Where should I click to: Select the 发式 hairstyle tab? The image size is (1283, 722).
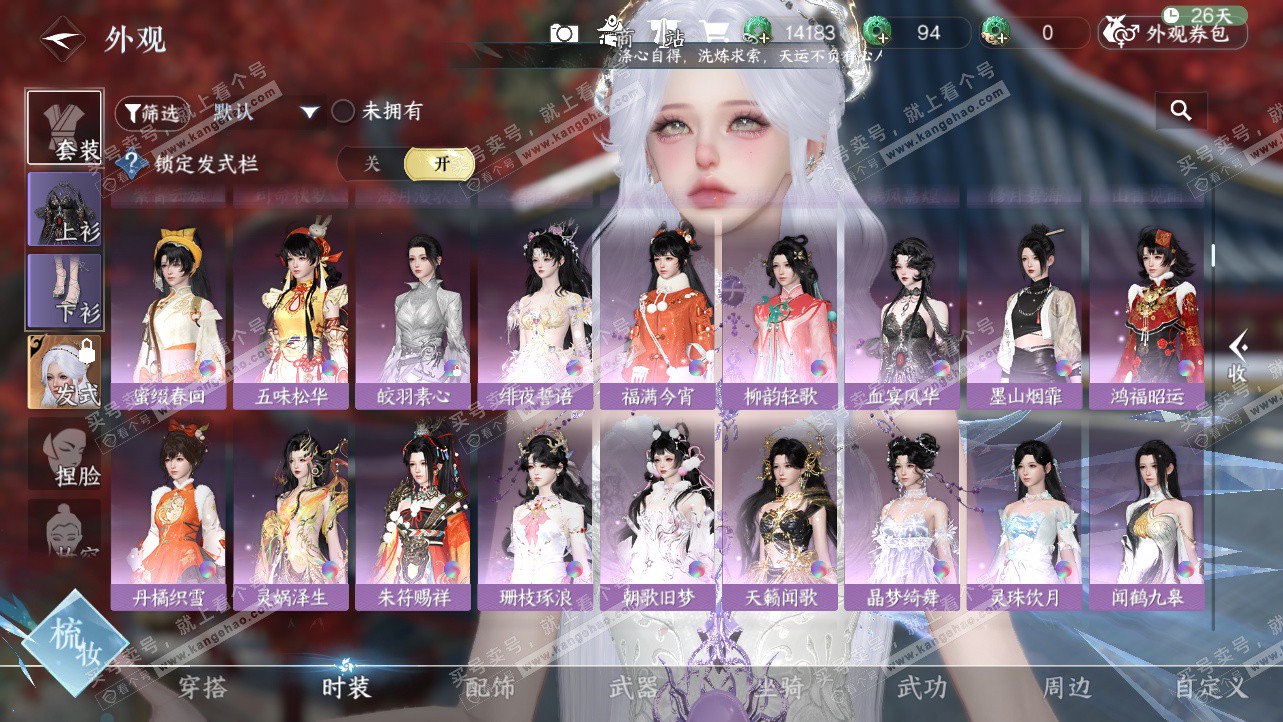pyautogui.click(x=64, y=372)
